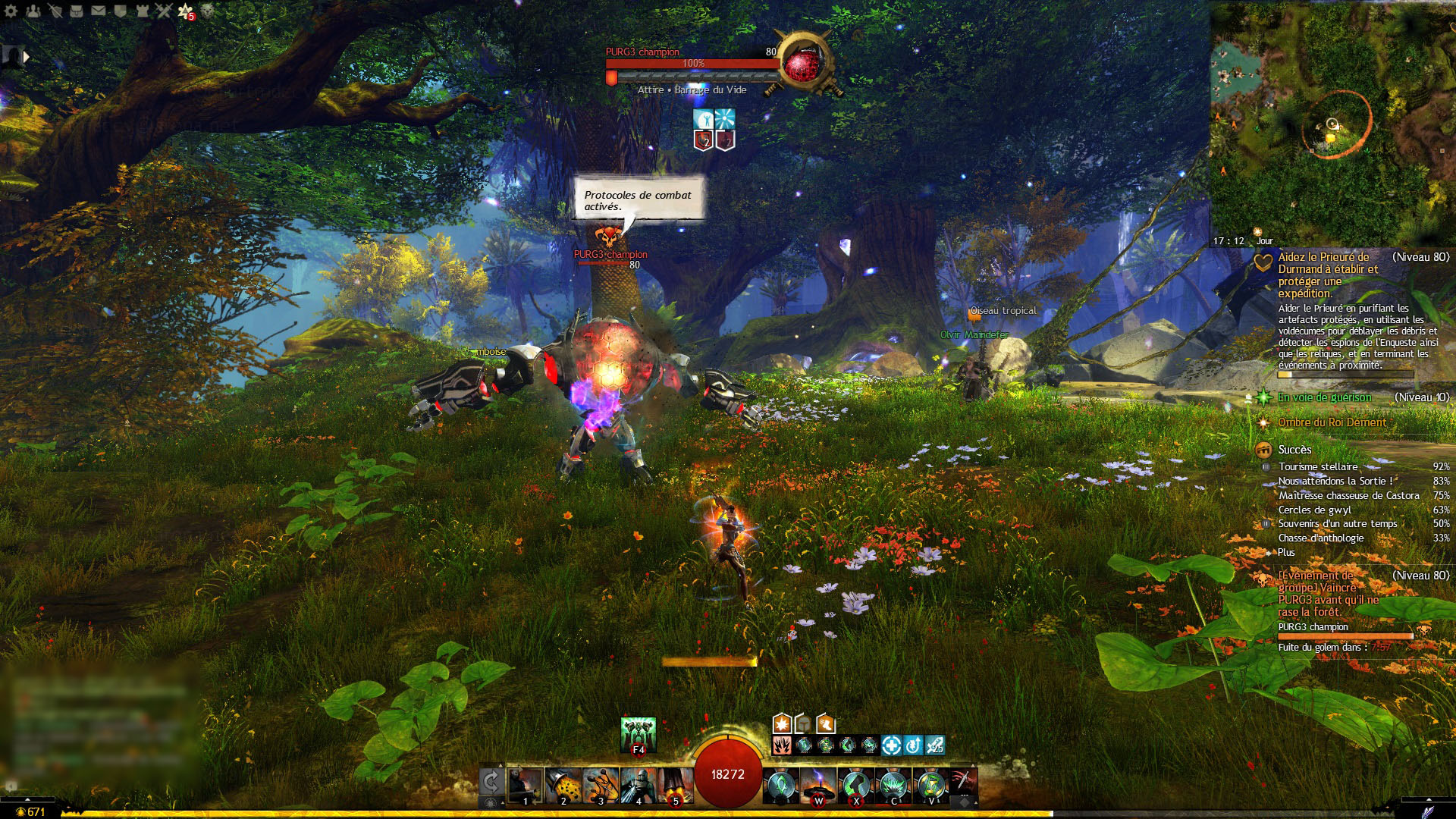Image resolution: width=1456 pixels, height=819 pixels.
Task: Open the game menu gear icon
Action: pos(11,11)
